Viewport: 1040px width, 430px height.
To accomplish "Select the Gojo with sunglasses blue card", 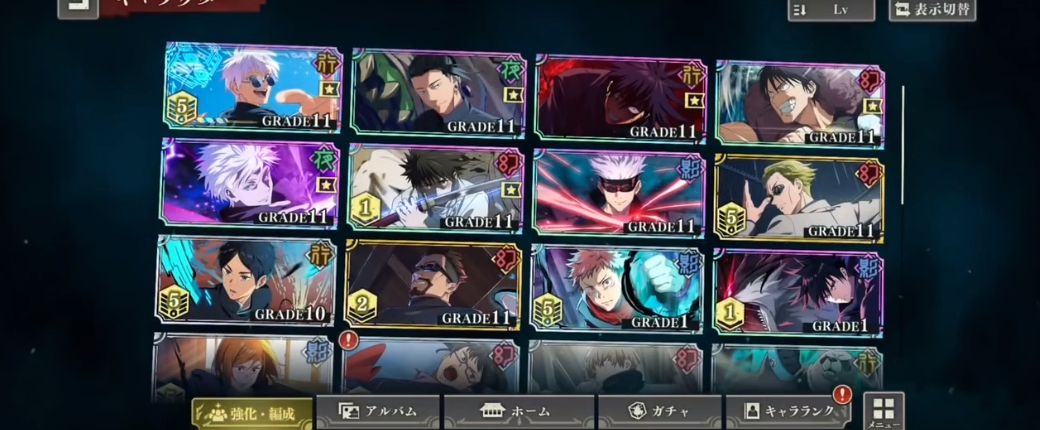I will click(253, 88).
